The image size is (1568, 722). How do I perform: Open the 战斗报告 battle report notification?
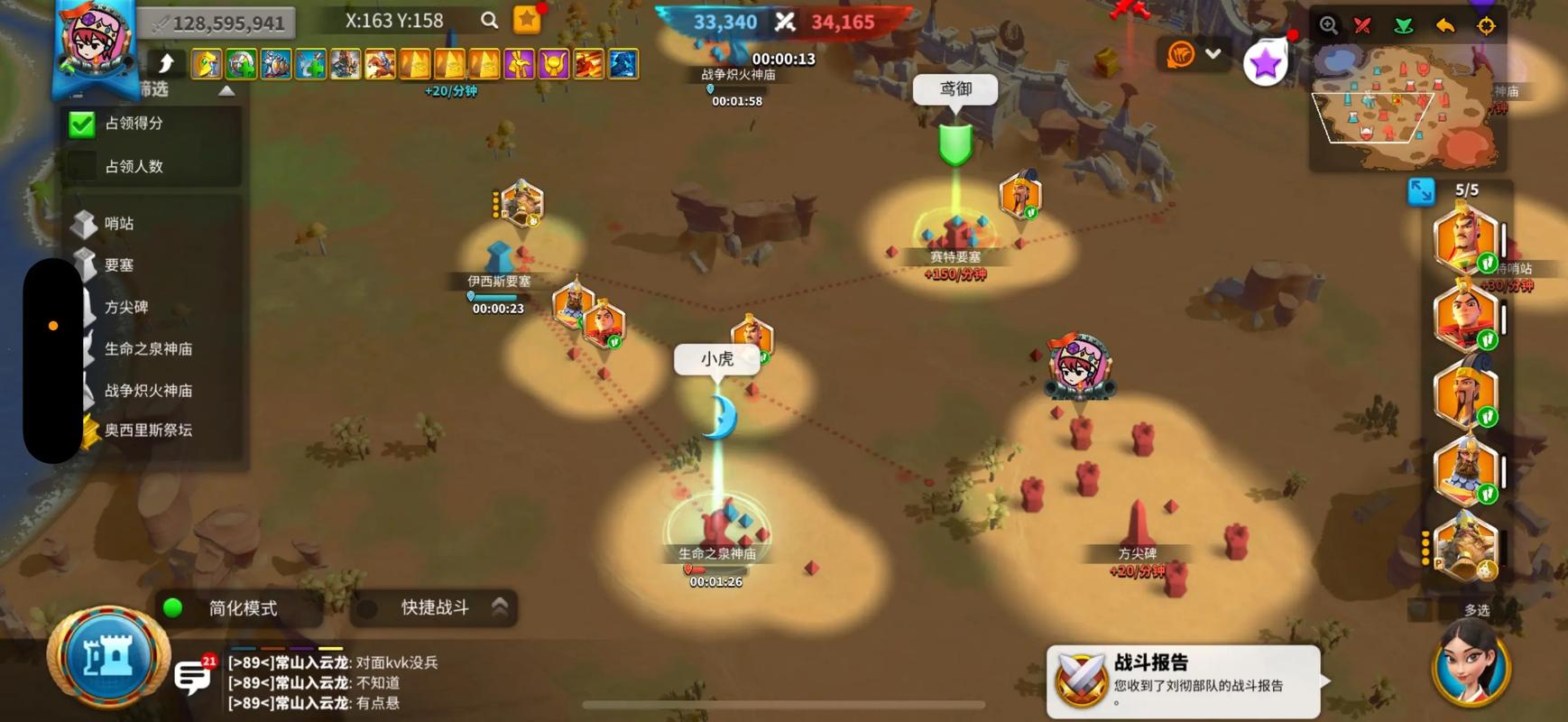[1184, 682]
